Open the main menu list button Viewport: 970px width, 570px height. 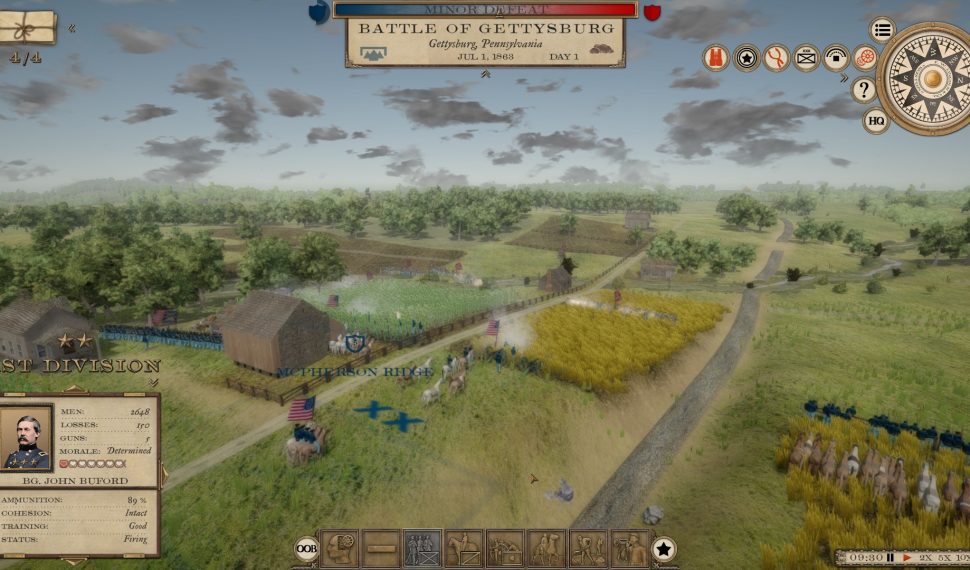(881, 29)
